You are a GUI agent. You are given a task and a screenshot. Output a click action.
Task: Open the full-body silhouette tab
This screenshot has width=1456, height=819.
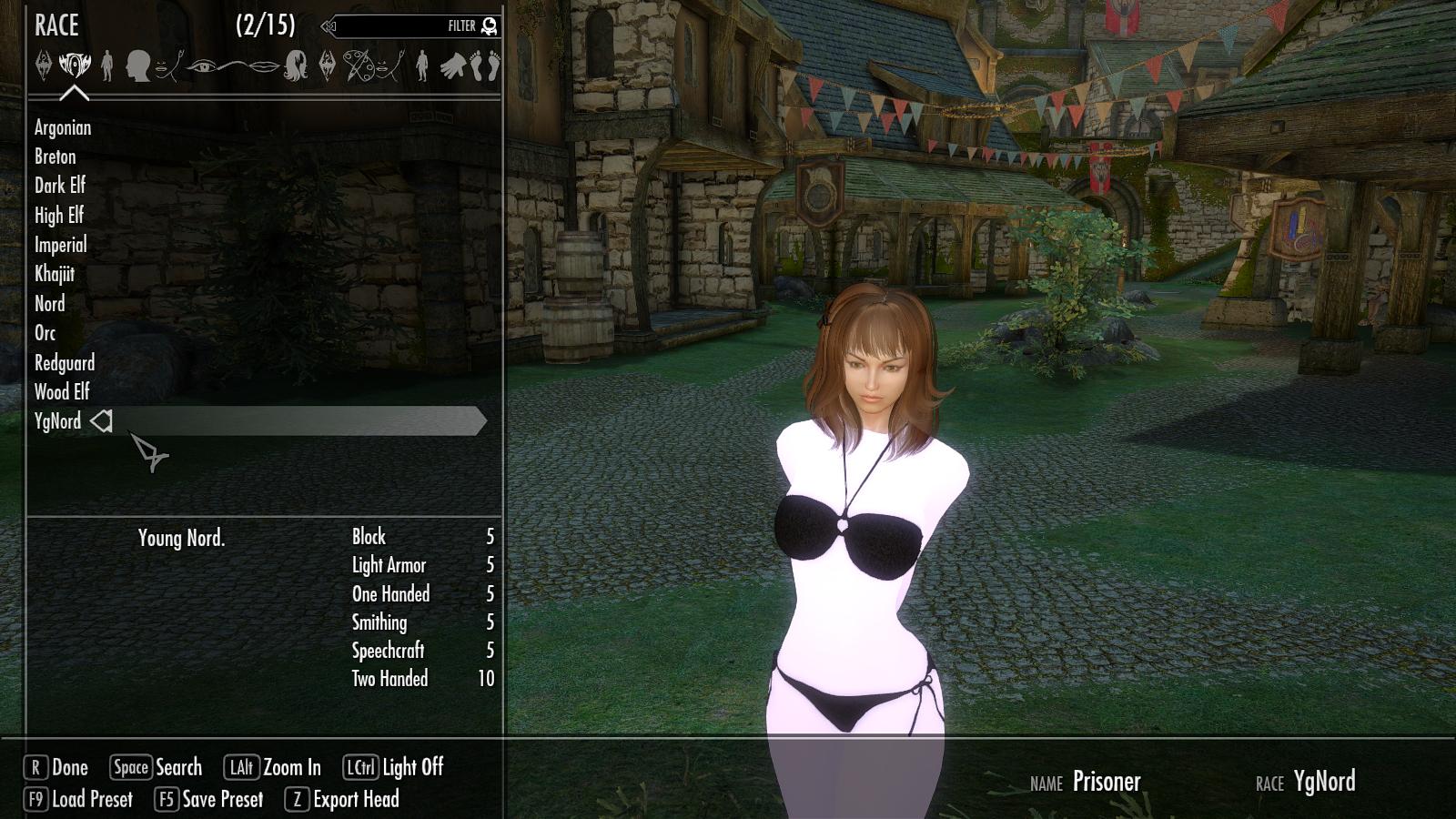107,66
